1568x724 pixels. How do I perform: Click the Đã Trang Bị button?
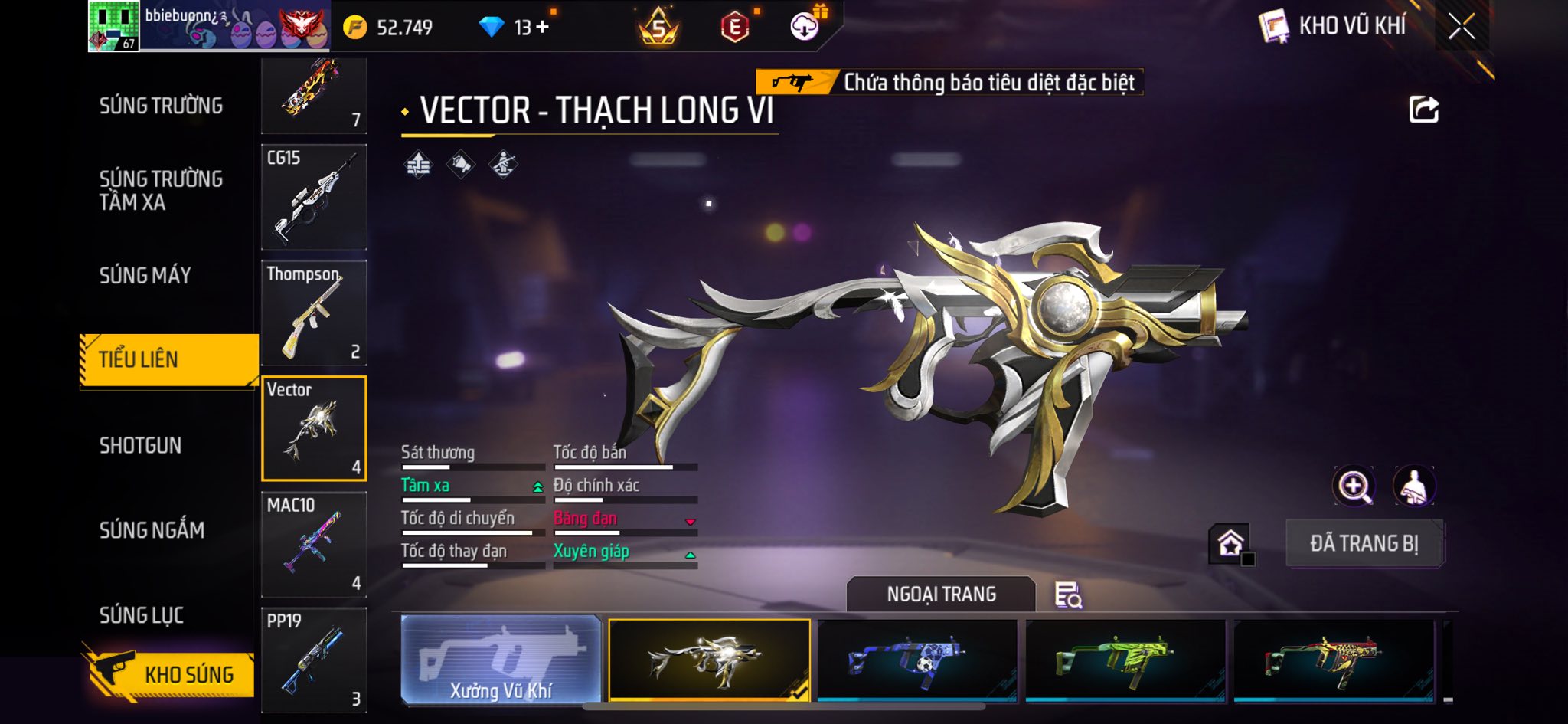point(1364,543)
